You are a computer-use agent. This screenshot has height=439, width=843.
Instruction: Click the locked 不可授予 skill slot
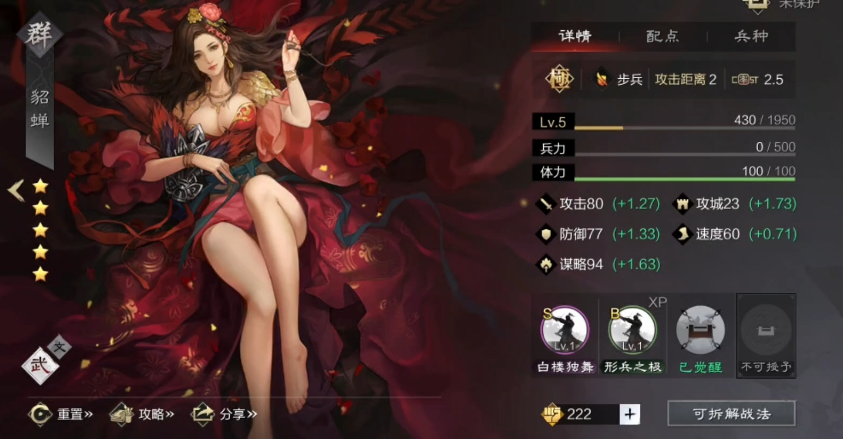coord(766,329)
